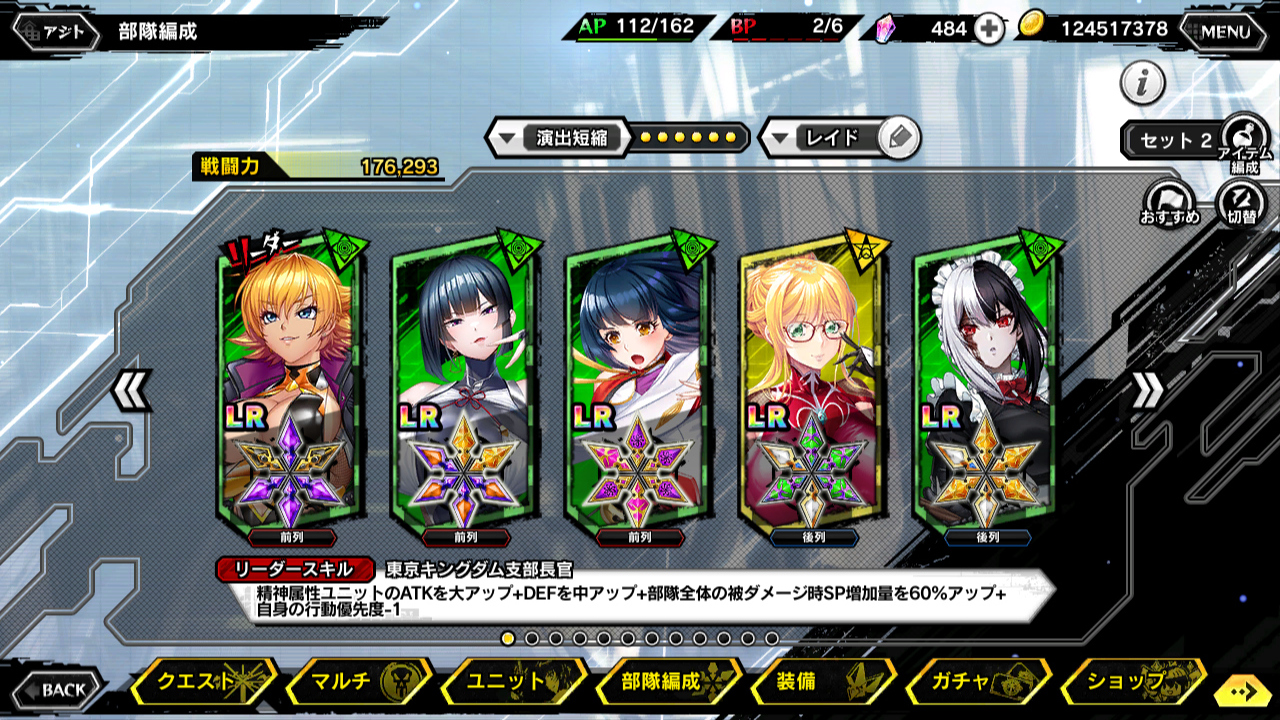Go to previous party with left arrow

[x=131, y=390]
